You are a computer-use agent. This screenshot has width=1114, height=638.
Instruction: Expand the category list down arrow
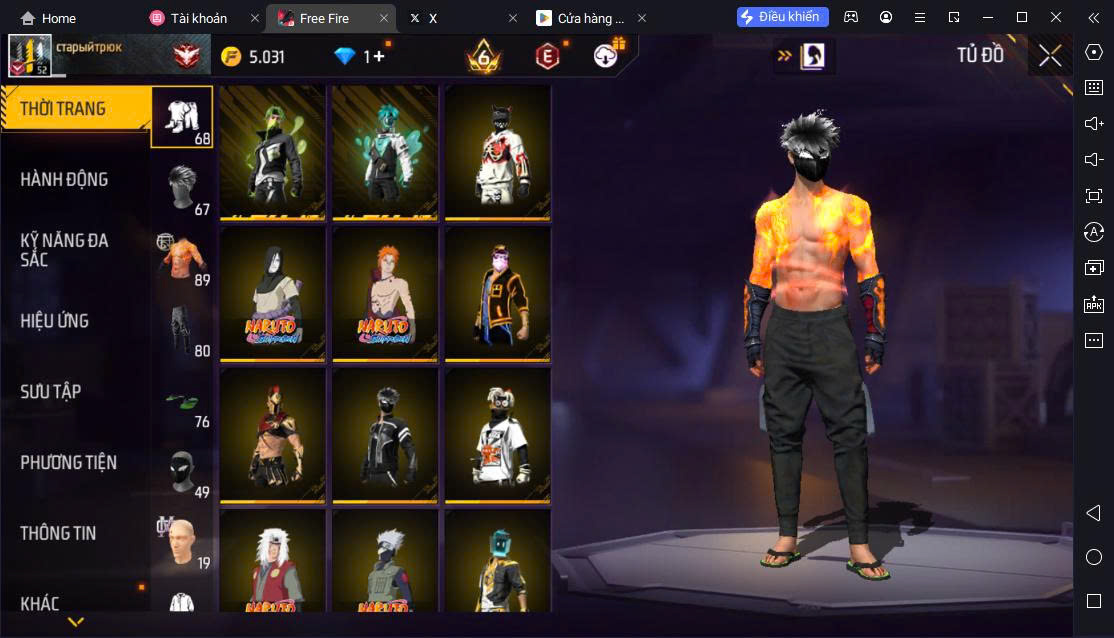coord(75,622)
